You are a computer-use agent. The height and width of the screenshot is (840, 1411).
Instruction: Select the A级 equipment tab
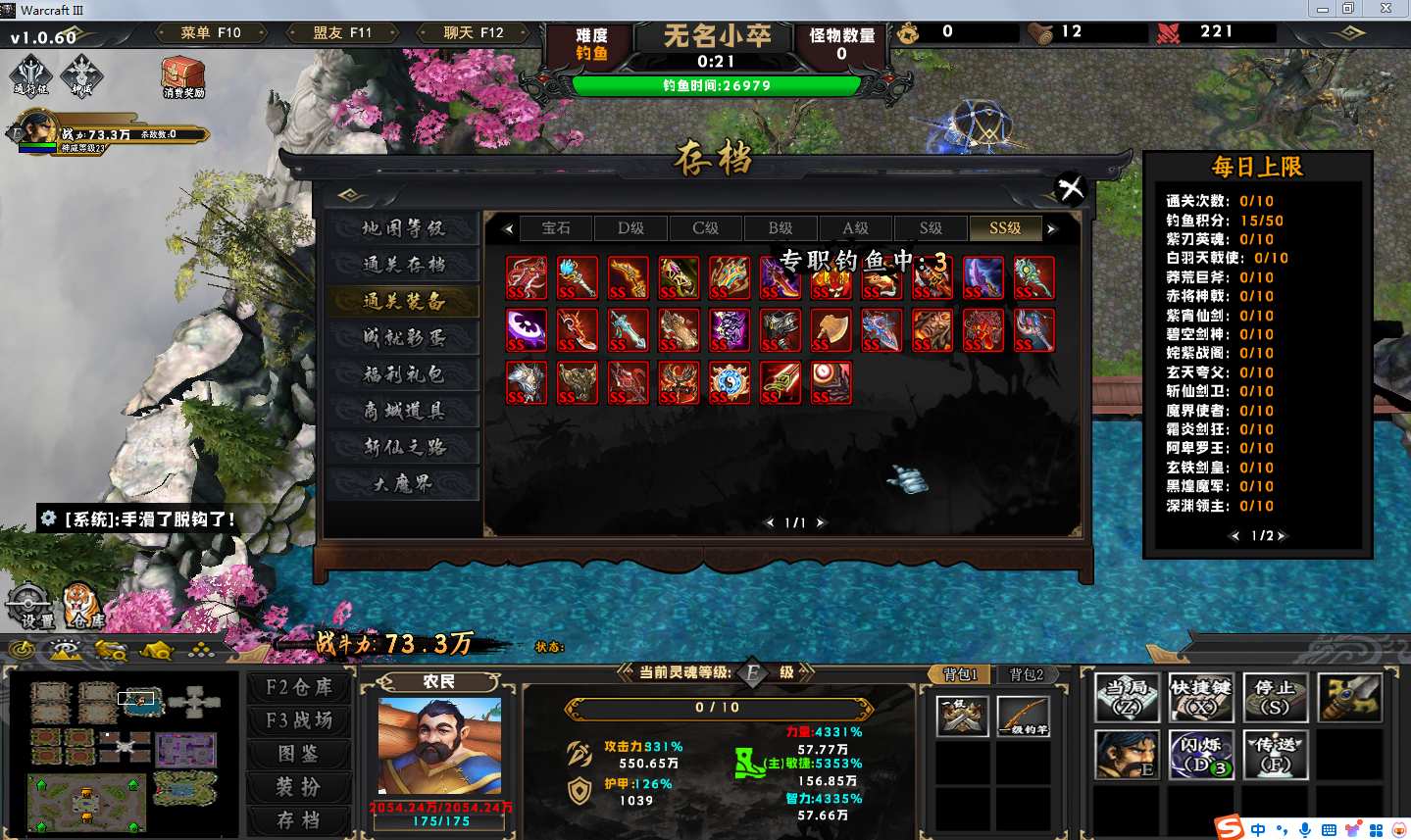[x=855, y=228]
